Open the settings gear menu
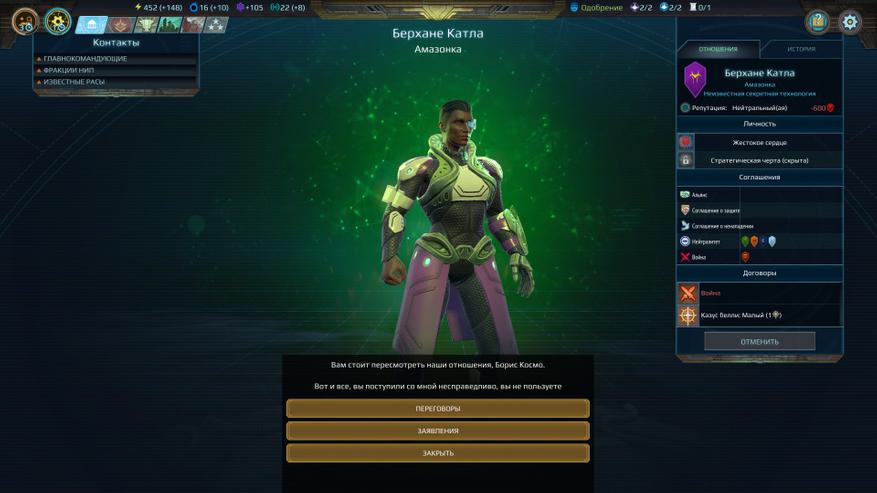This screenshot has width=877, height=493. (x=850, y=21)
